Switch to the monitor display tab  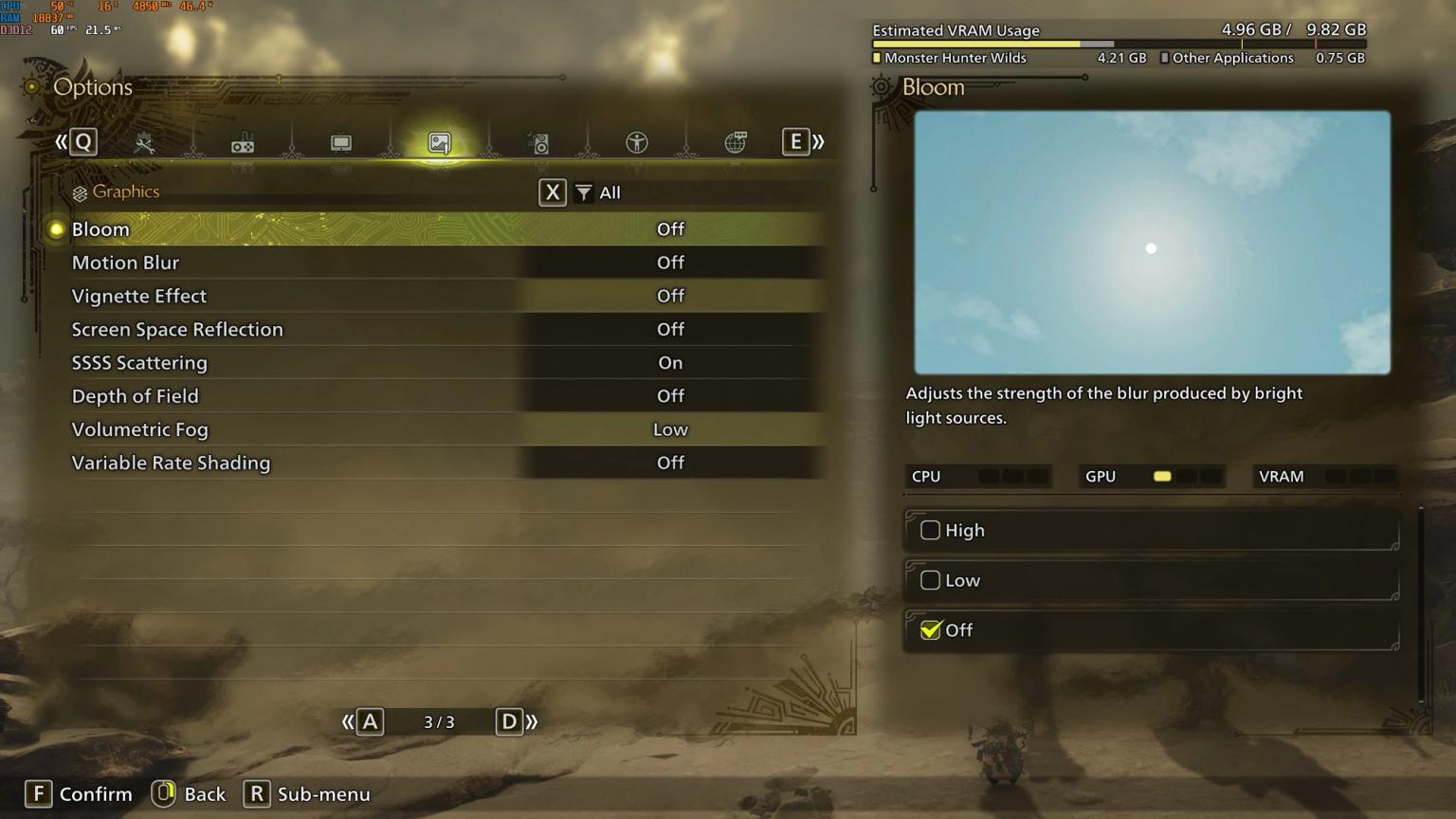tap(341, 143)
